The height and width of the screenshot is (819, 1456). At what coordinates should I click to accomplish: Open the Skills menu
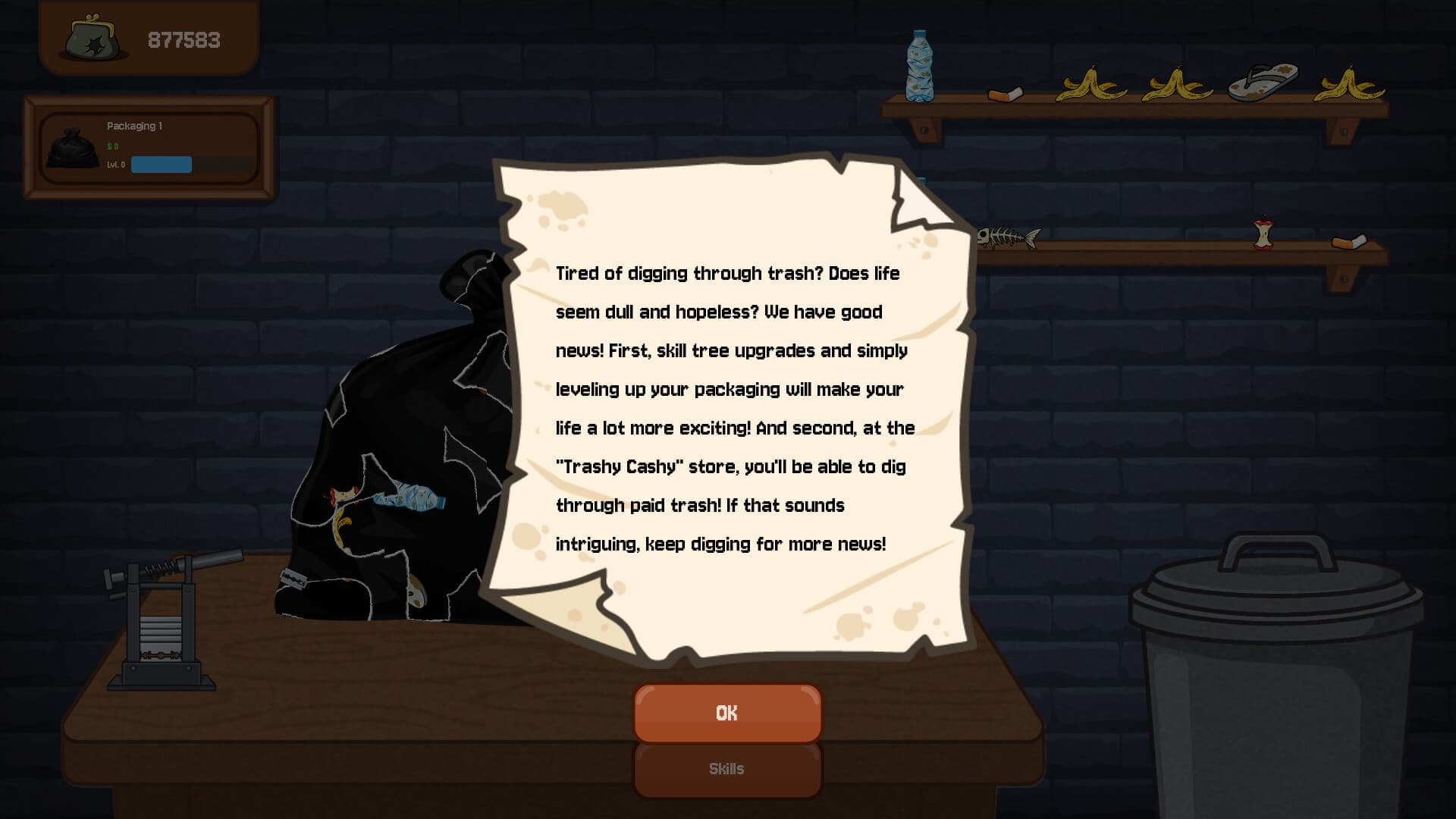[726, 768]
